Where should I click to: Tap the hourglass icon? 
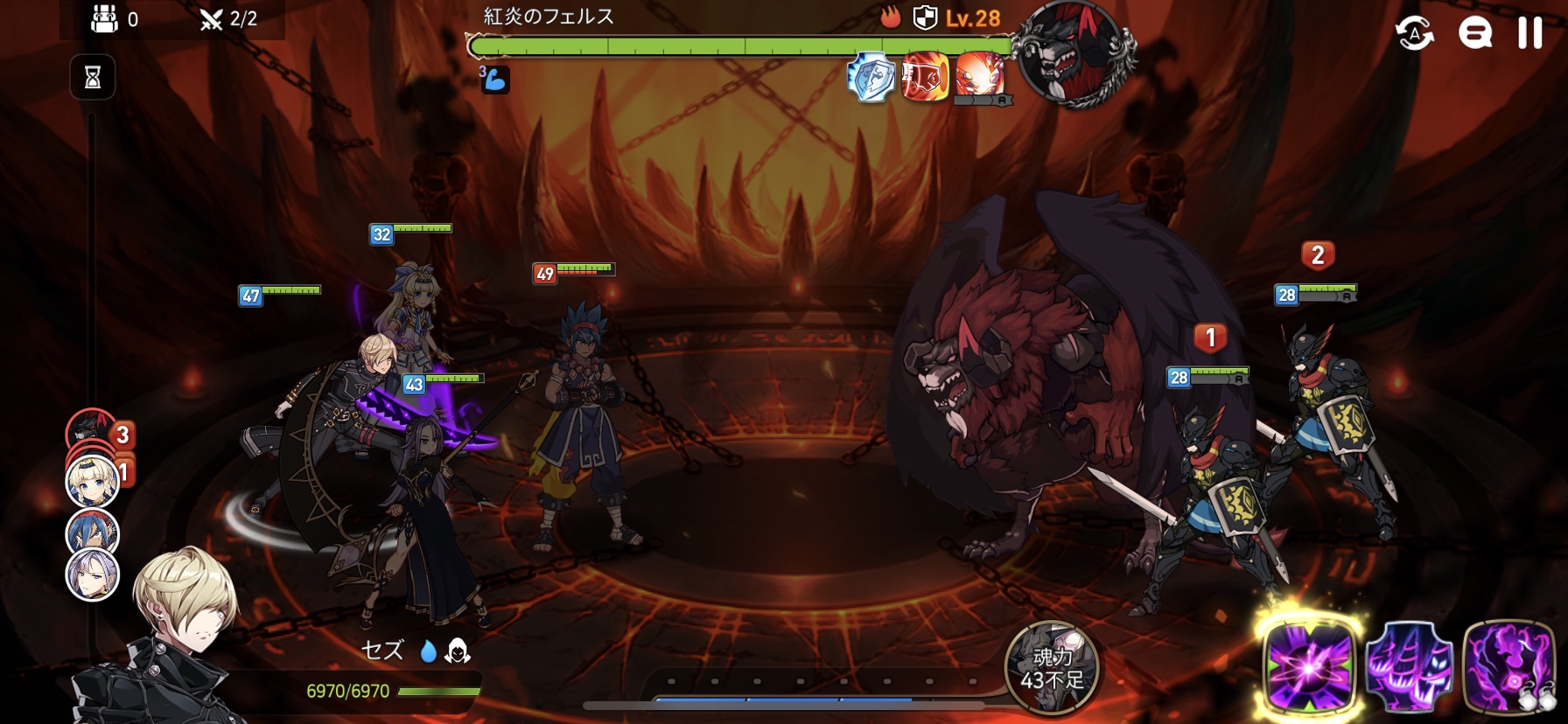coord(93,78)
